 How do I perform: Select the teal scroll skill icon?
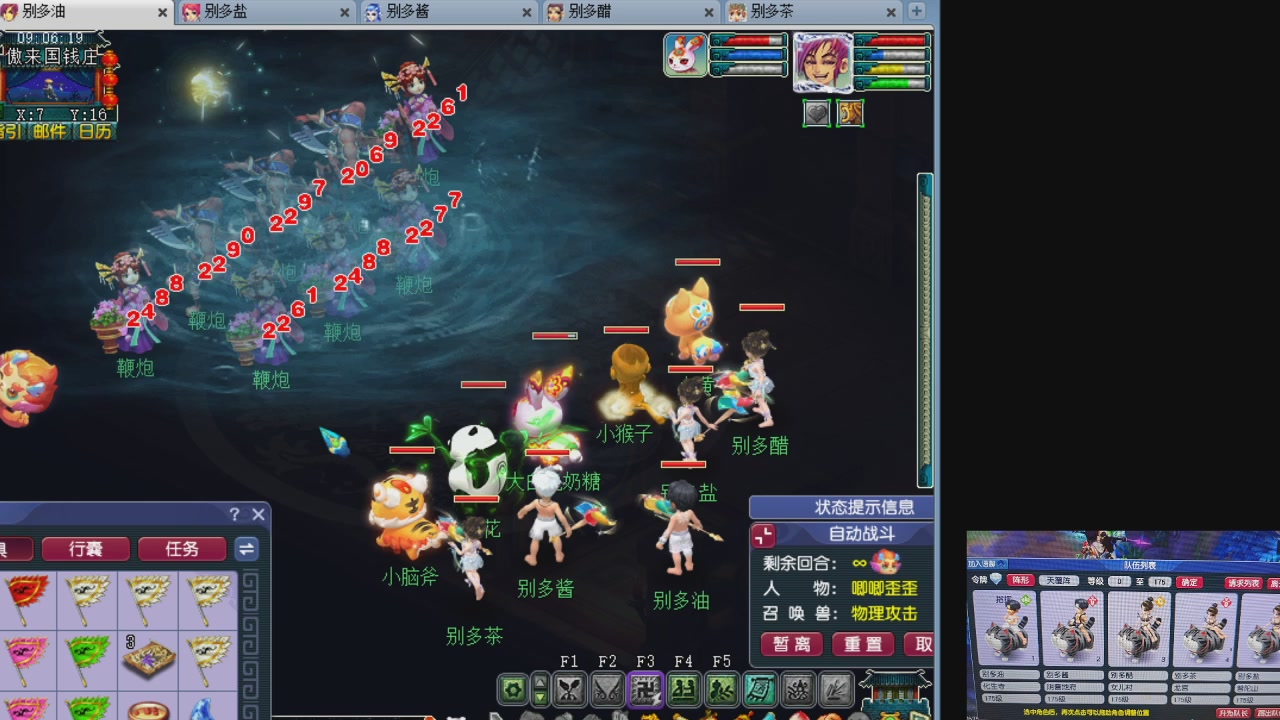(760, 689)
